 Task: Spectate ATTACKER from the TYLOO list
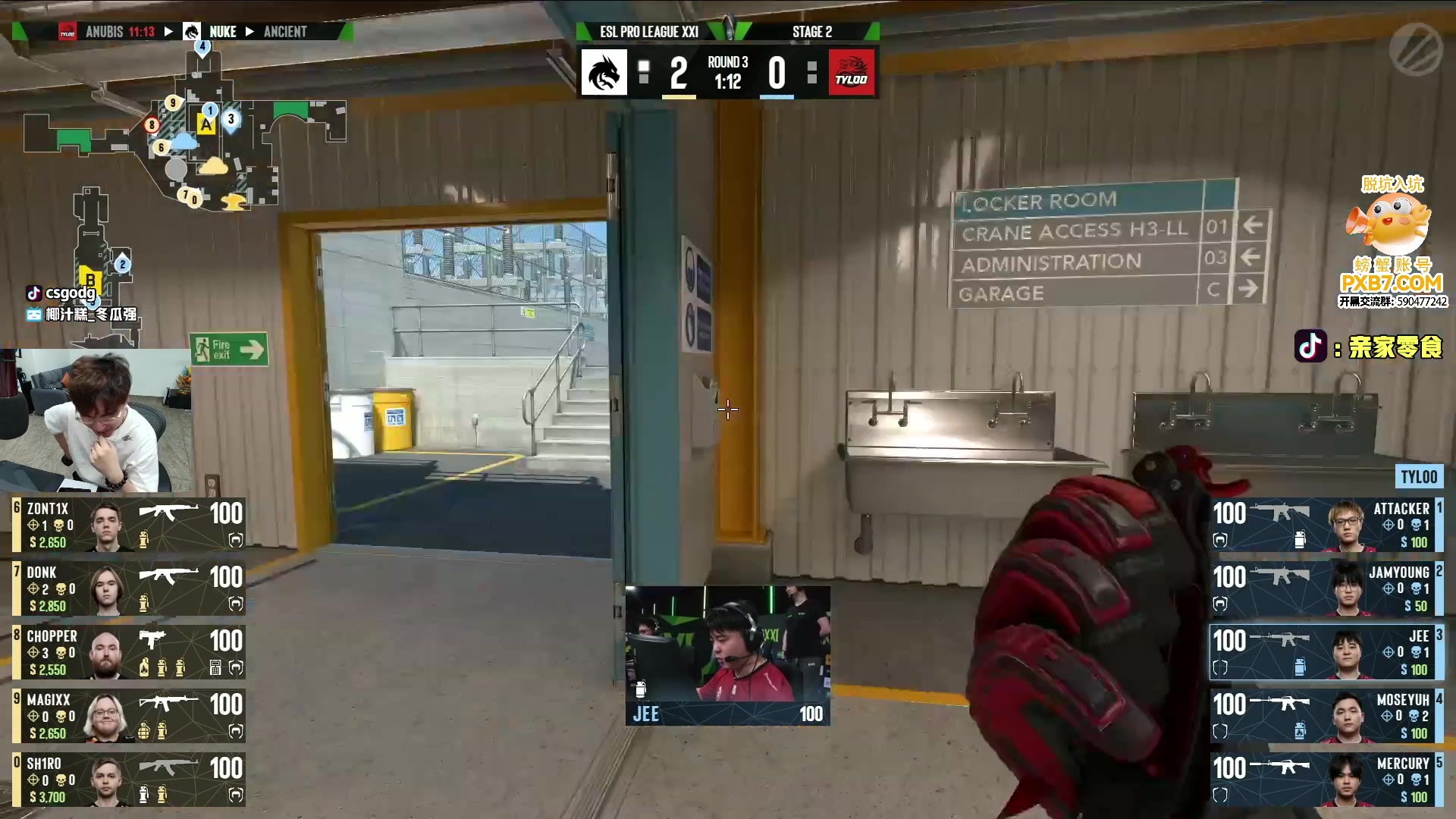click(x=1327, y=525)
